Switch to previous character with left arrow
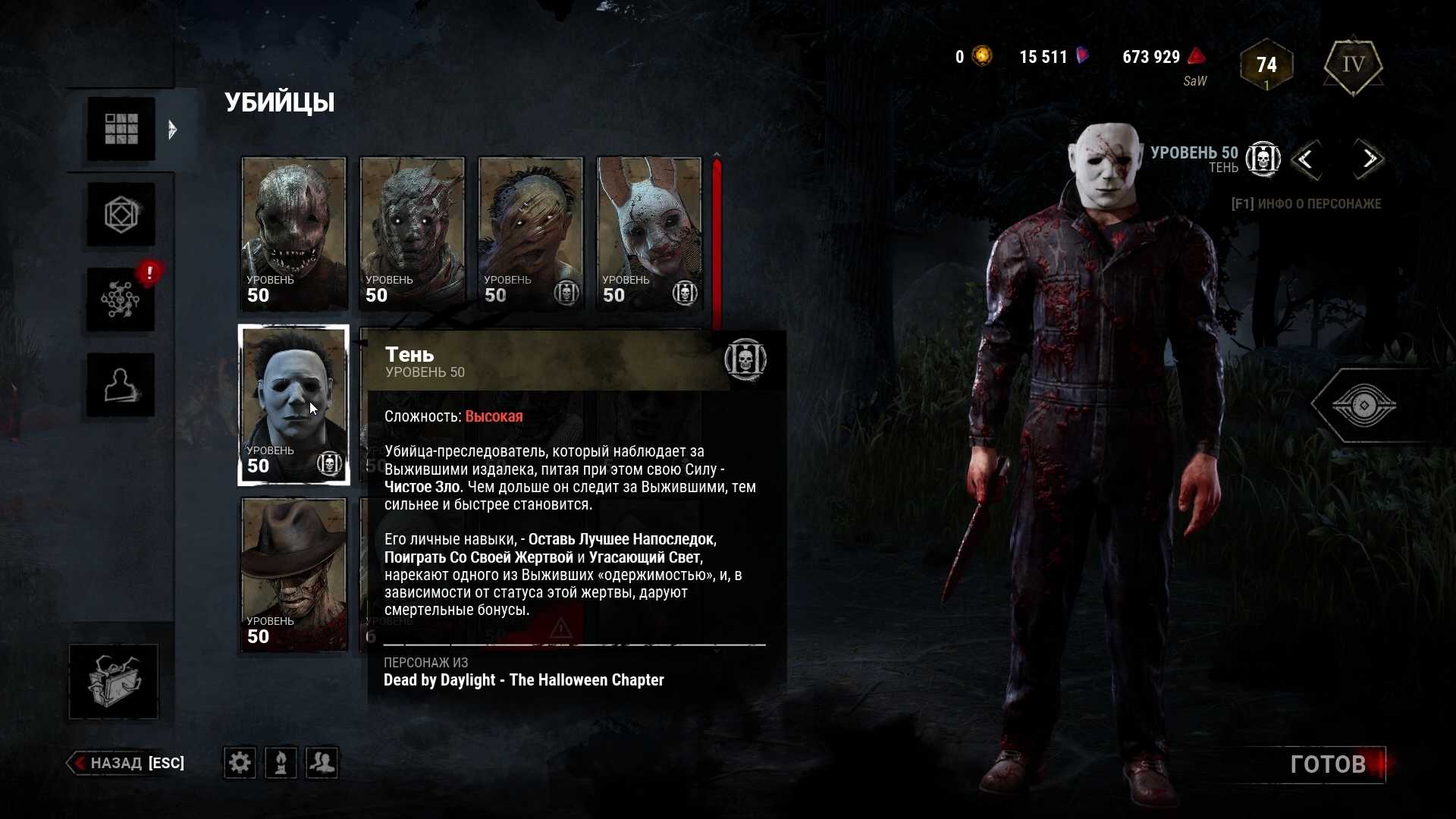This screenshot has height=819, width=1456. tap(1306, 159)
